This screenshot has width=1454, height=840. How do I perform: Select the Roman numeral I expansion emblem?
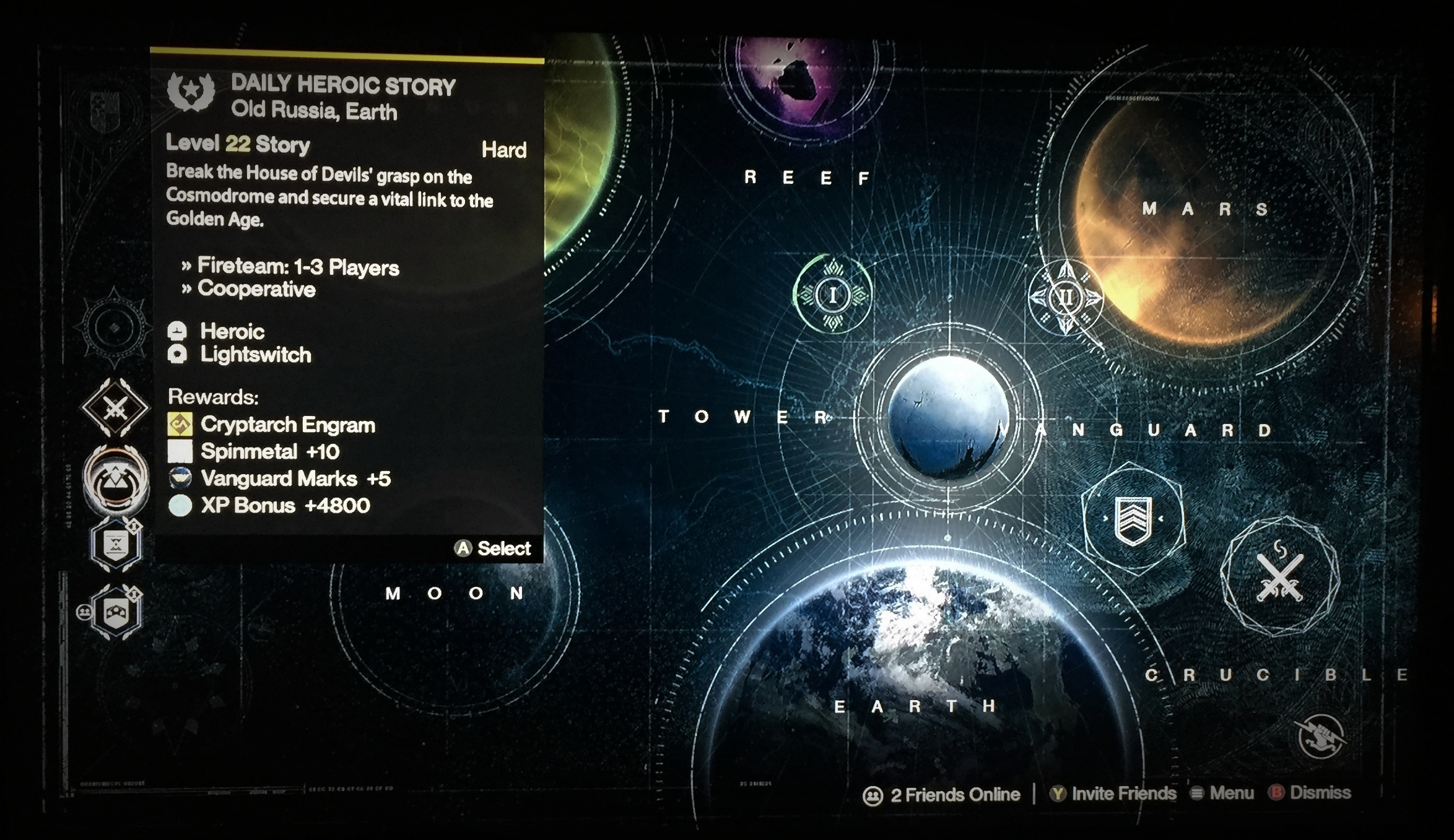tap(833, 295)
